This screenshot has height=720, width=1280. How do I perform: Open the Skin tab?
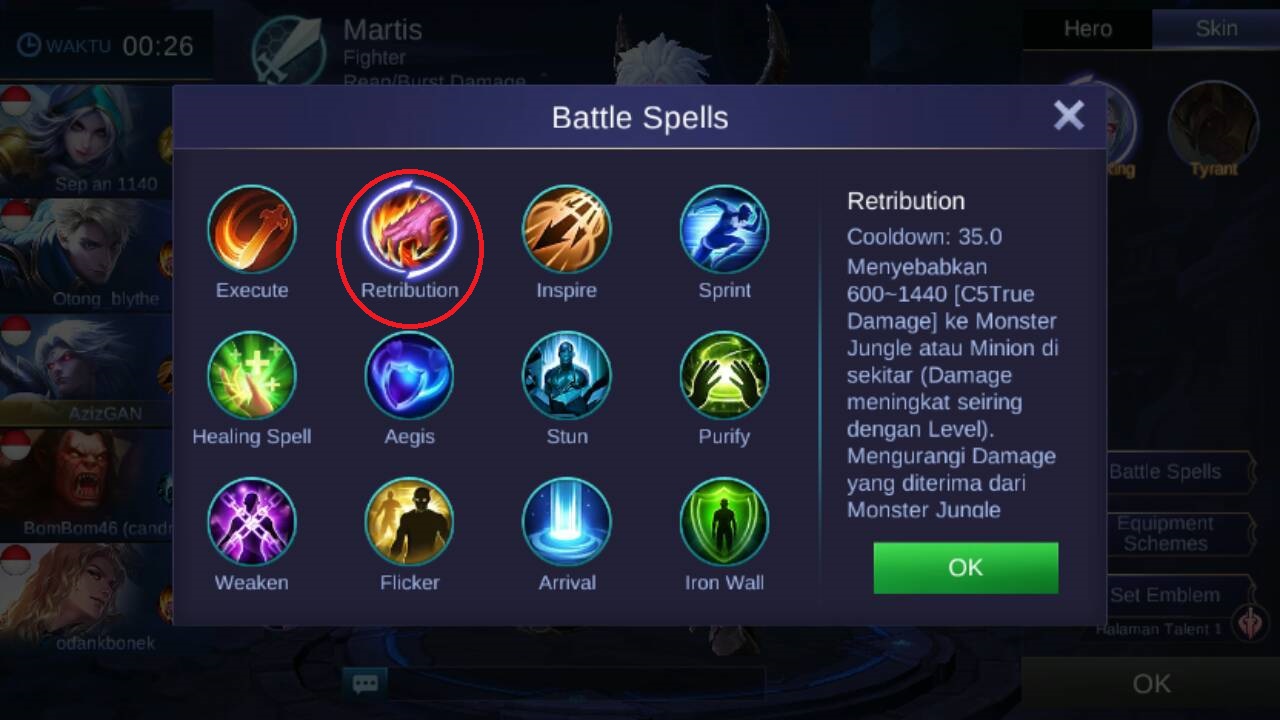tap(1216, 29)
